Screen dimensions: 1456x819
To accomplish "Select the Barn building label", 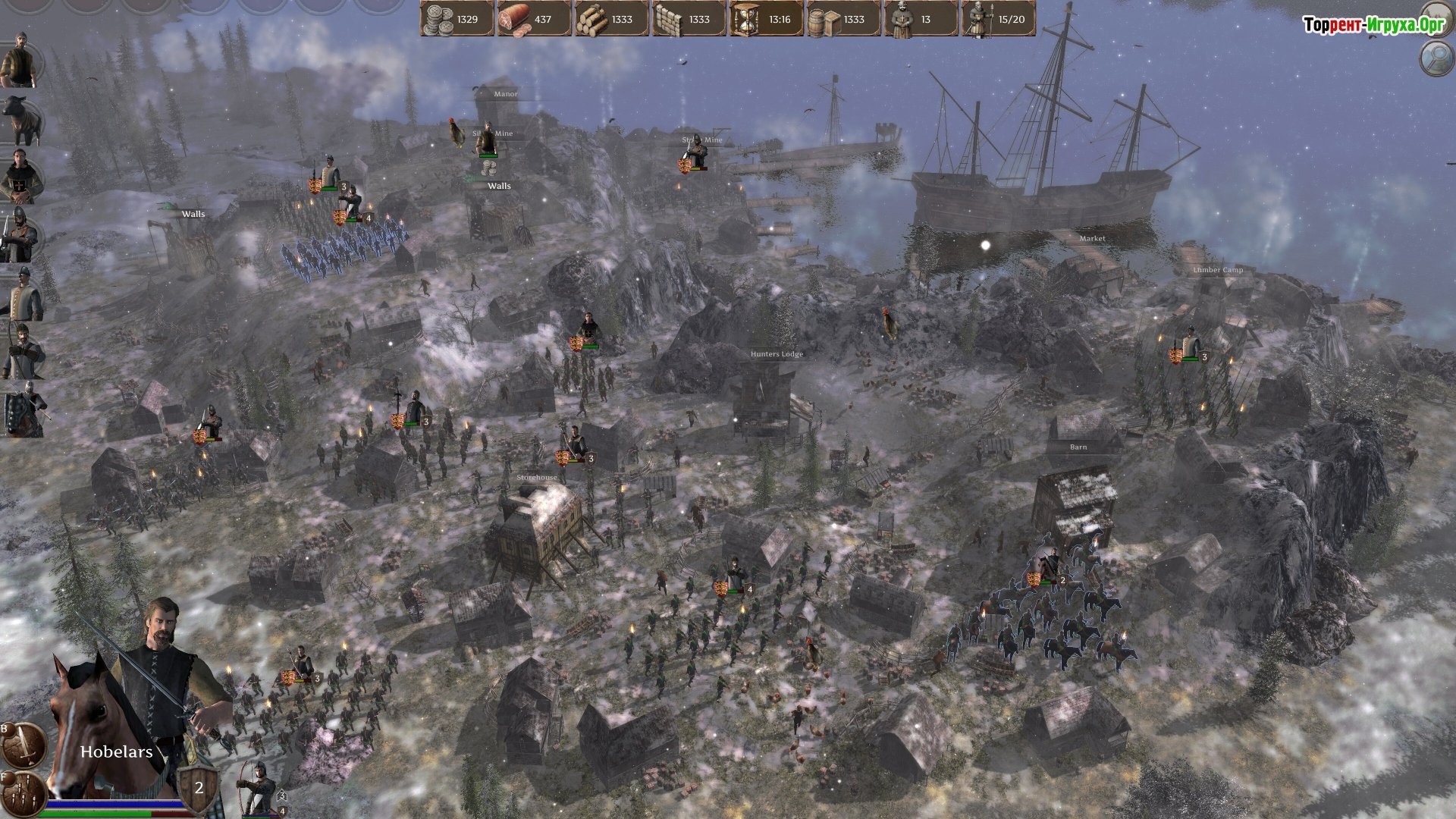I will (x=1078, y=447).
